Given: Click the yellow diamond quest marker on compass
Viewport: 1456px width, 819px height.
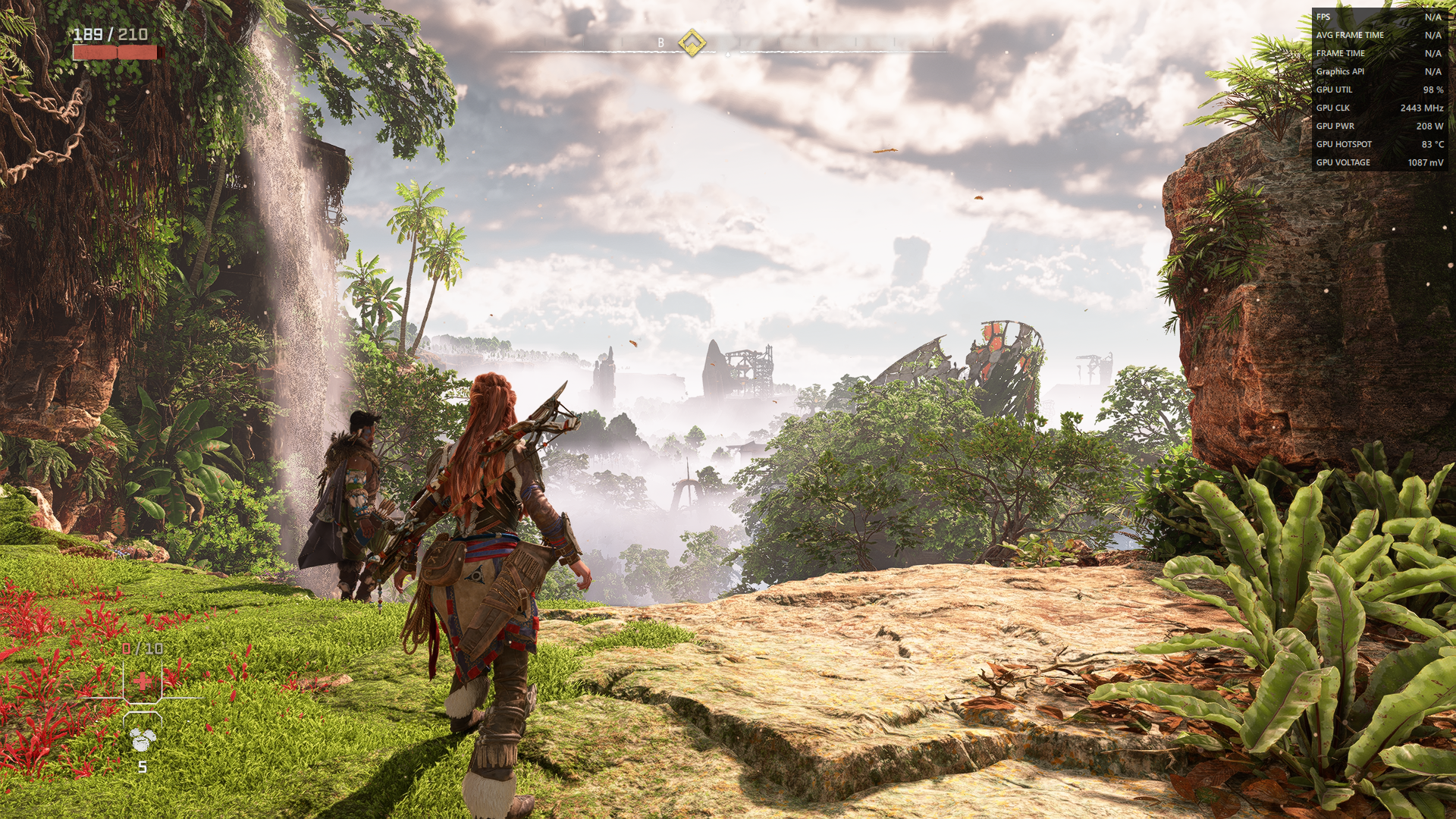Looking at the screenshot, I should [691, 42].
